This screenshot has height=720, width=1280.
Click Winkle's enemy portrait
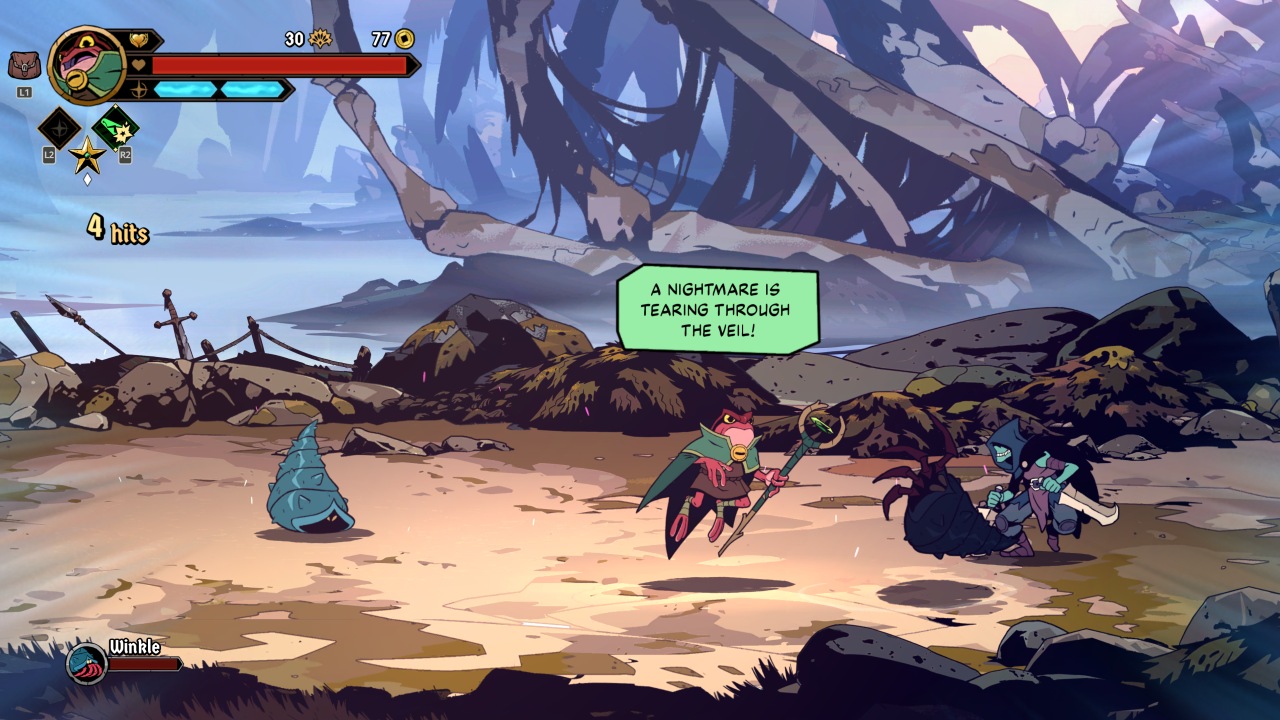86,662
